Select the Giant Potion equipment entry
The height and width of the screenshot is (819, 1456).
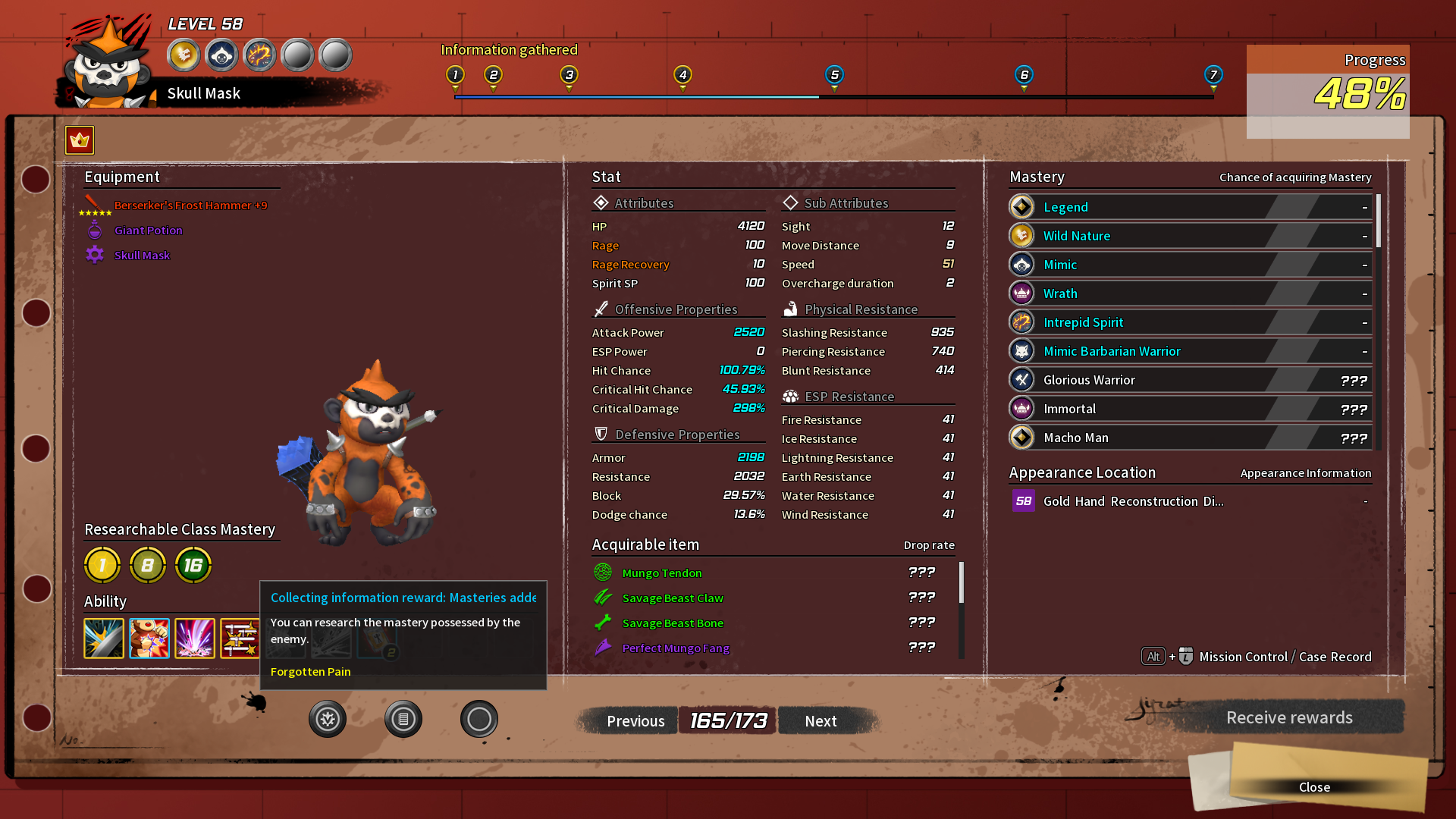(148, 231)
